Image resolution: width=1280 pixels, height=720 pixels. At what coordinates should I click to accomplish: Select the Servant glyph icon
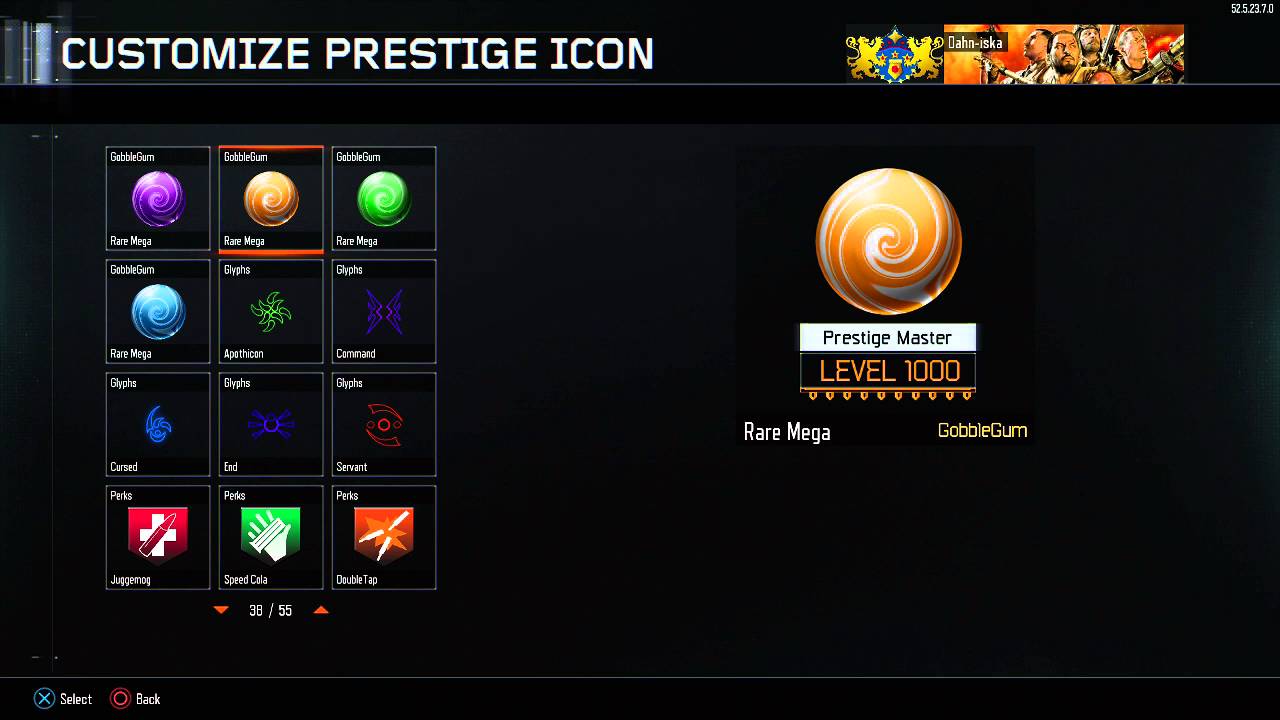[x=383, y=424]
